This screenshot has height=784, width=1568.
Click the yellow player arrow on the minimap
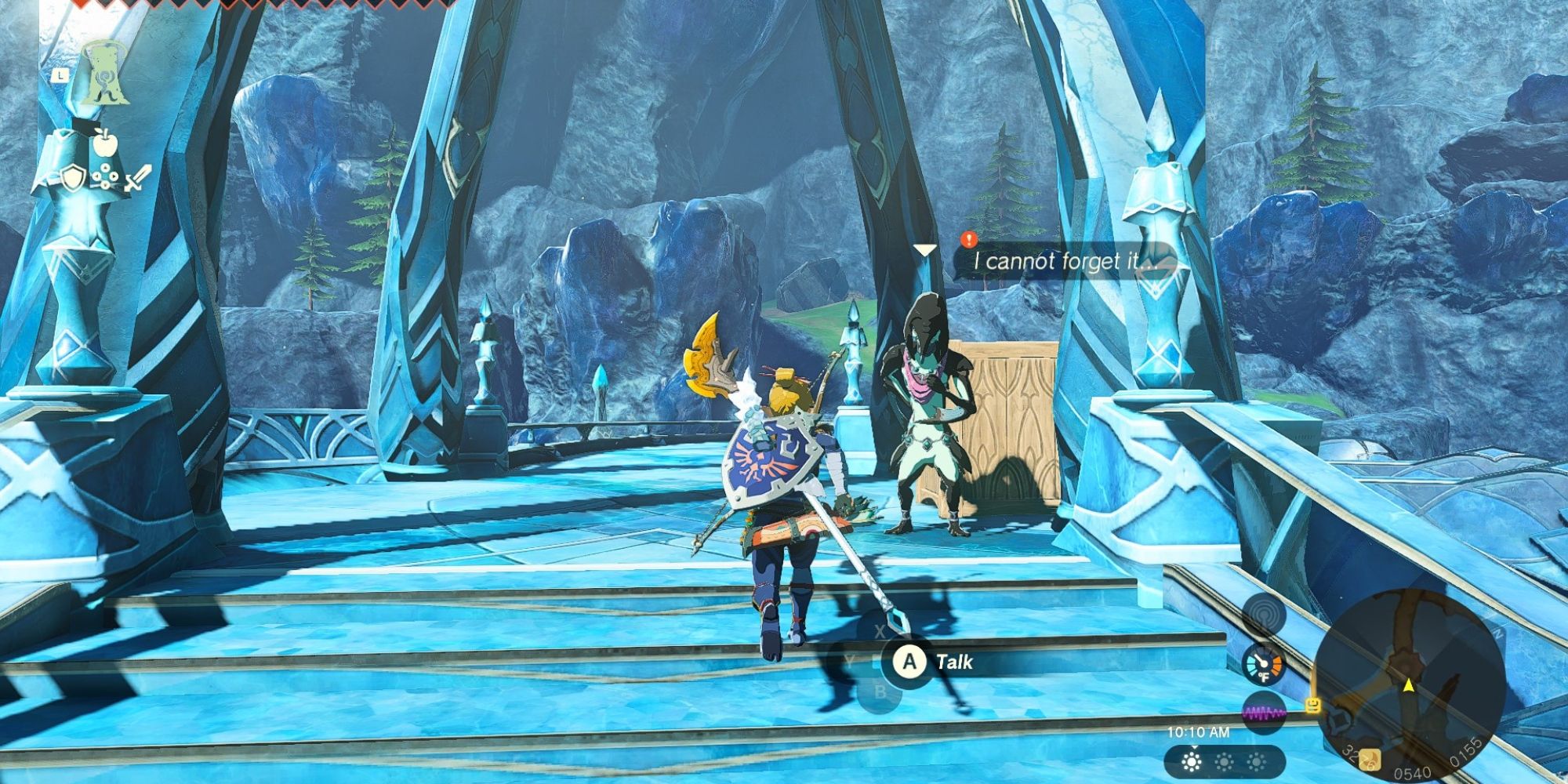(1408, 686)
